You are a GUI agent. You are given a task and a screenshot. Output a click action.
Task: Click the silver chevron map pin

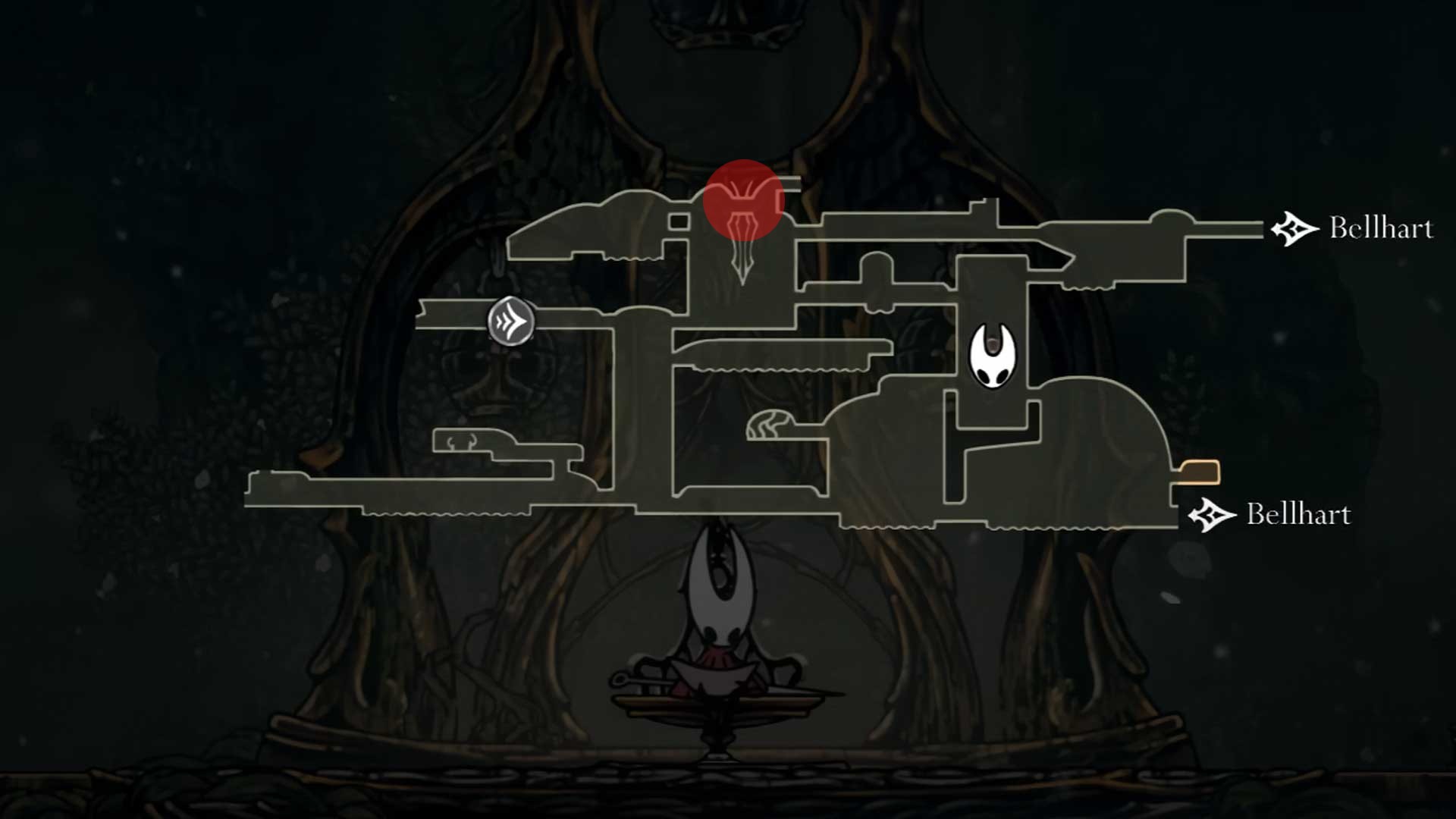pos(511,321)
